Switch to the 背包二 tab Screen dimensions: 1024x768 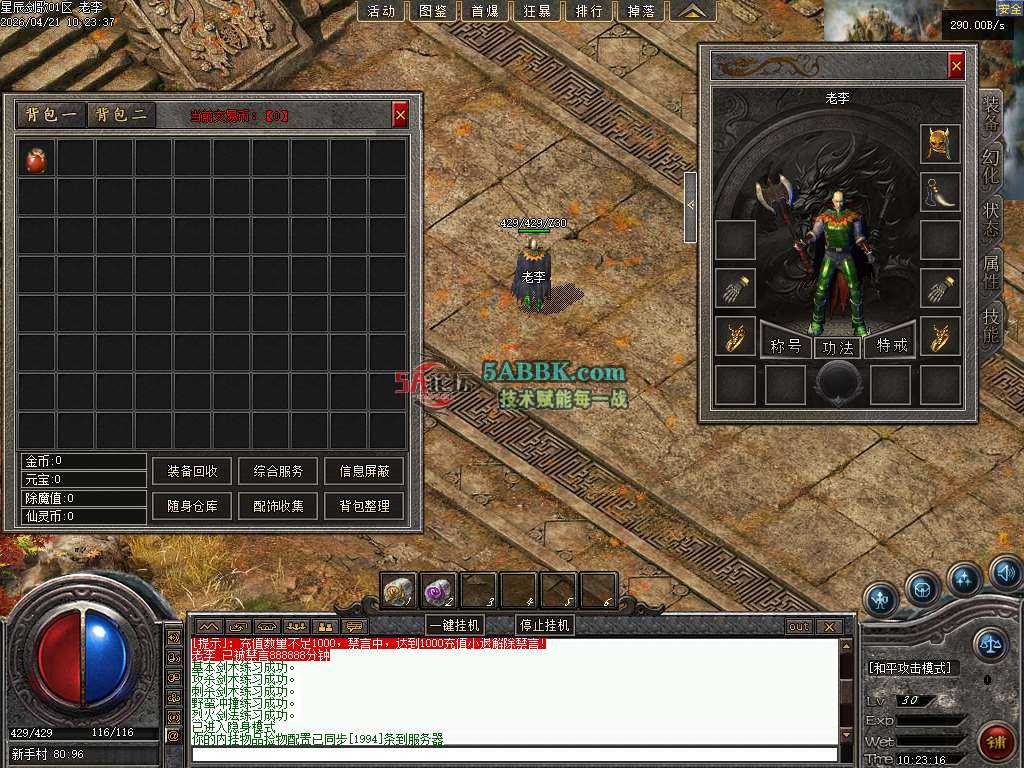pyautogui.click(x=121, y=115)
